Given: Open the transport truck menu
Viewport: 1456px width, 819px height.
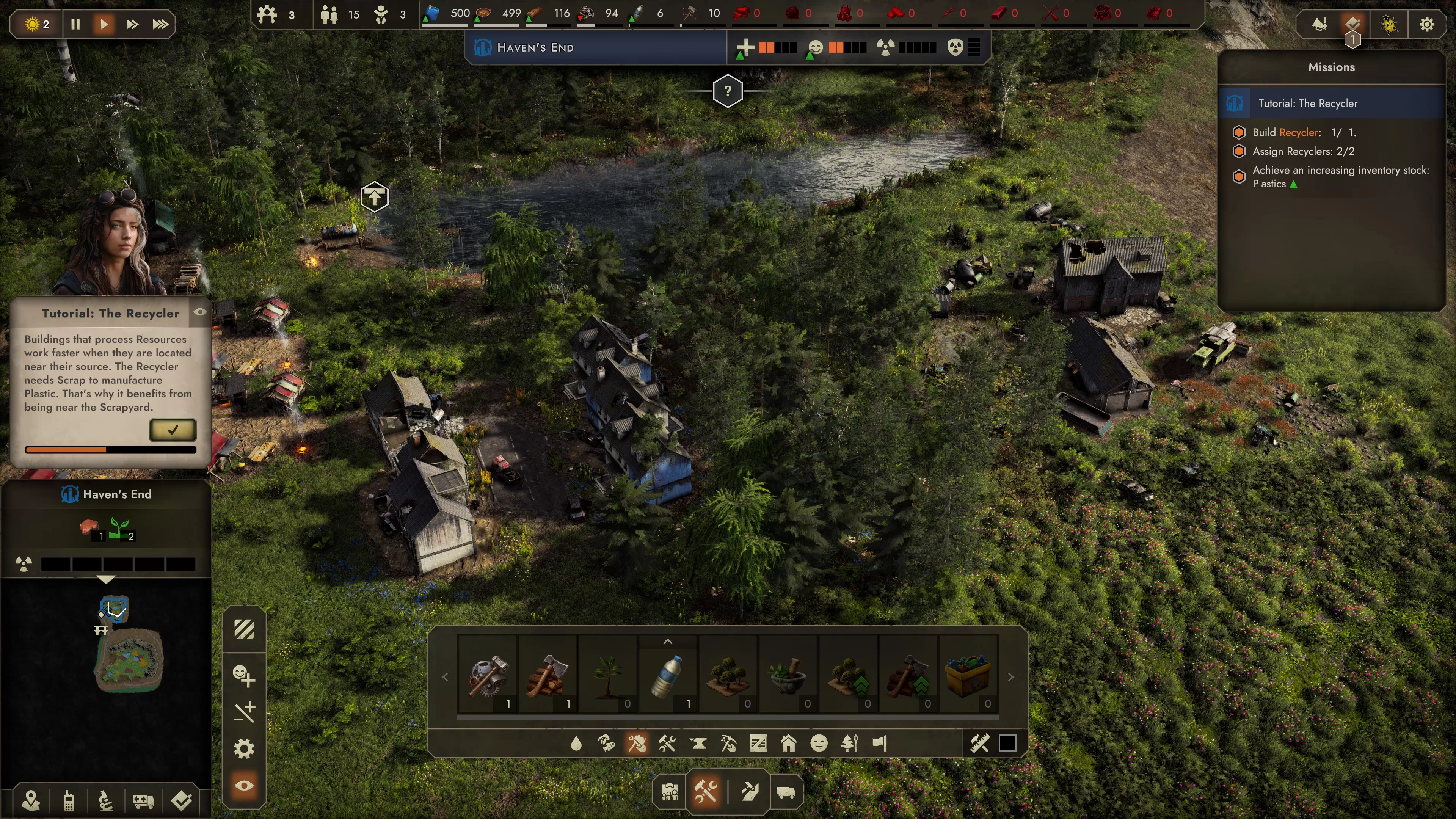Looking at the screenshot, I should tap(786, 792).
